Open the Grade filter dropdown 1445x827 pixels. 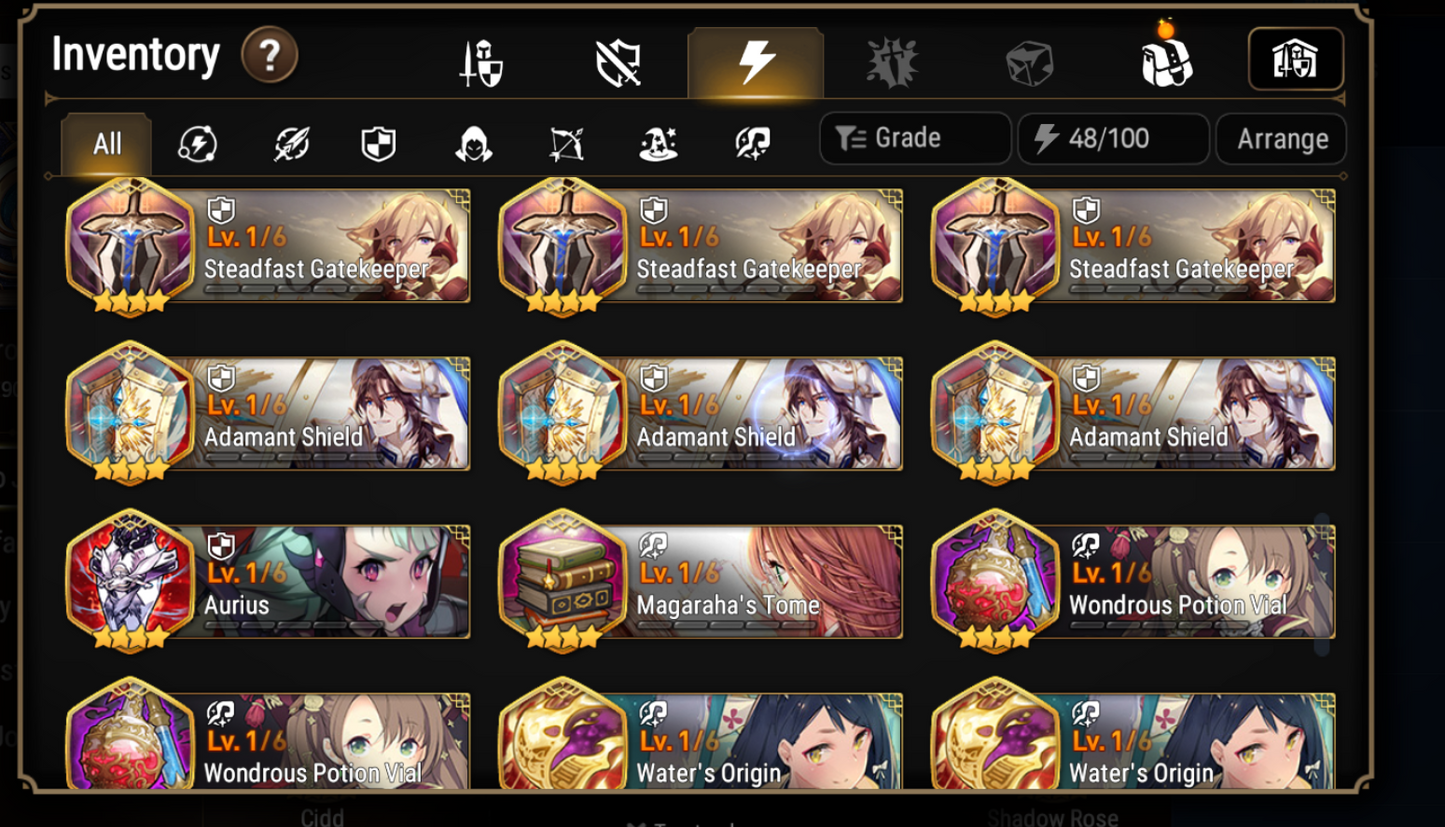913,139
